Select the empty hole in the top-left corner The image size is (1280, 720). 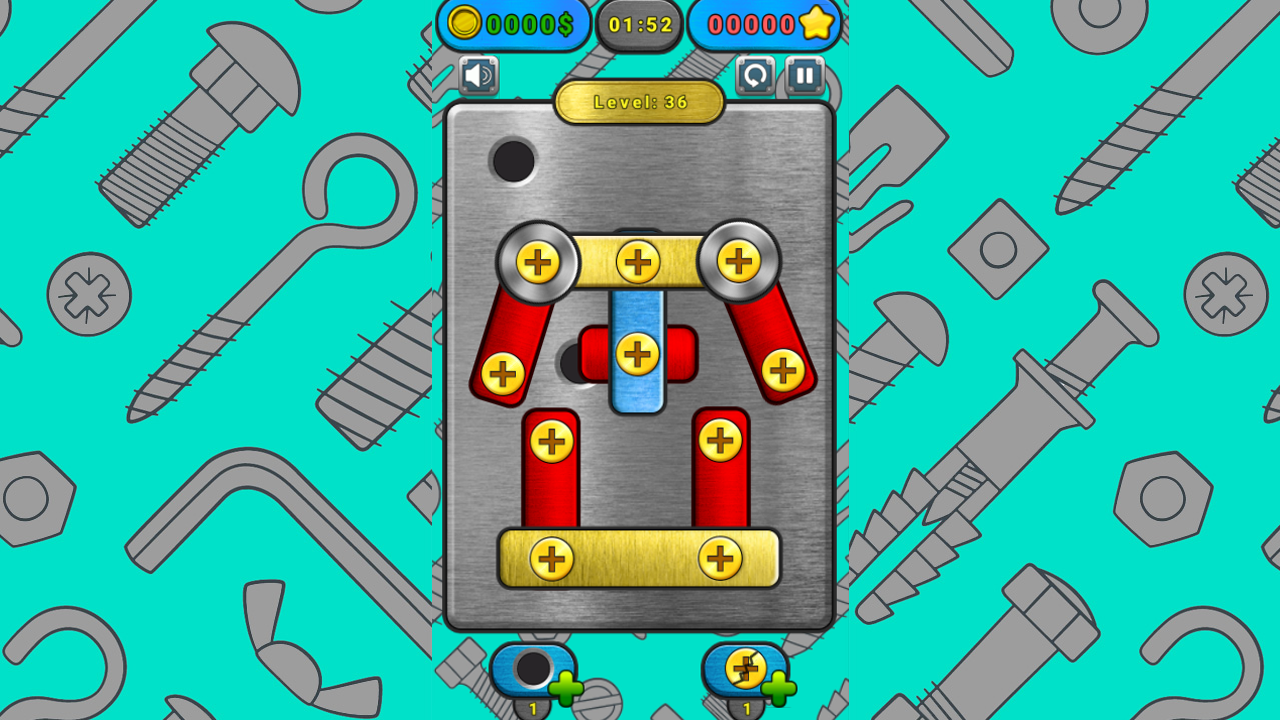(513, 161)
